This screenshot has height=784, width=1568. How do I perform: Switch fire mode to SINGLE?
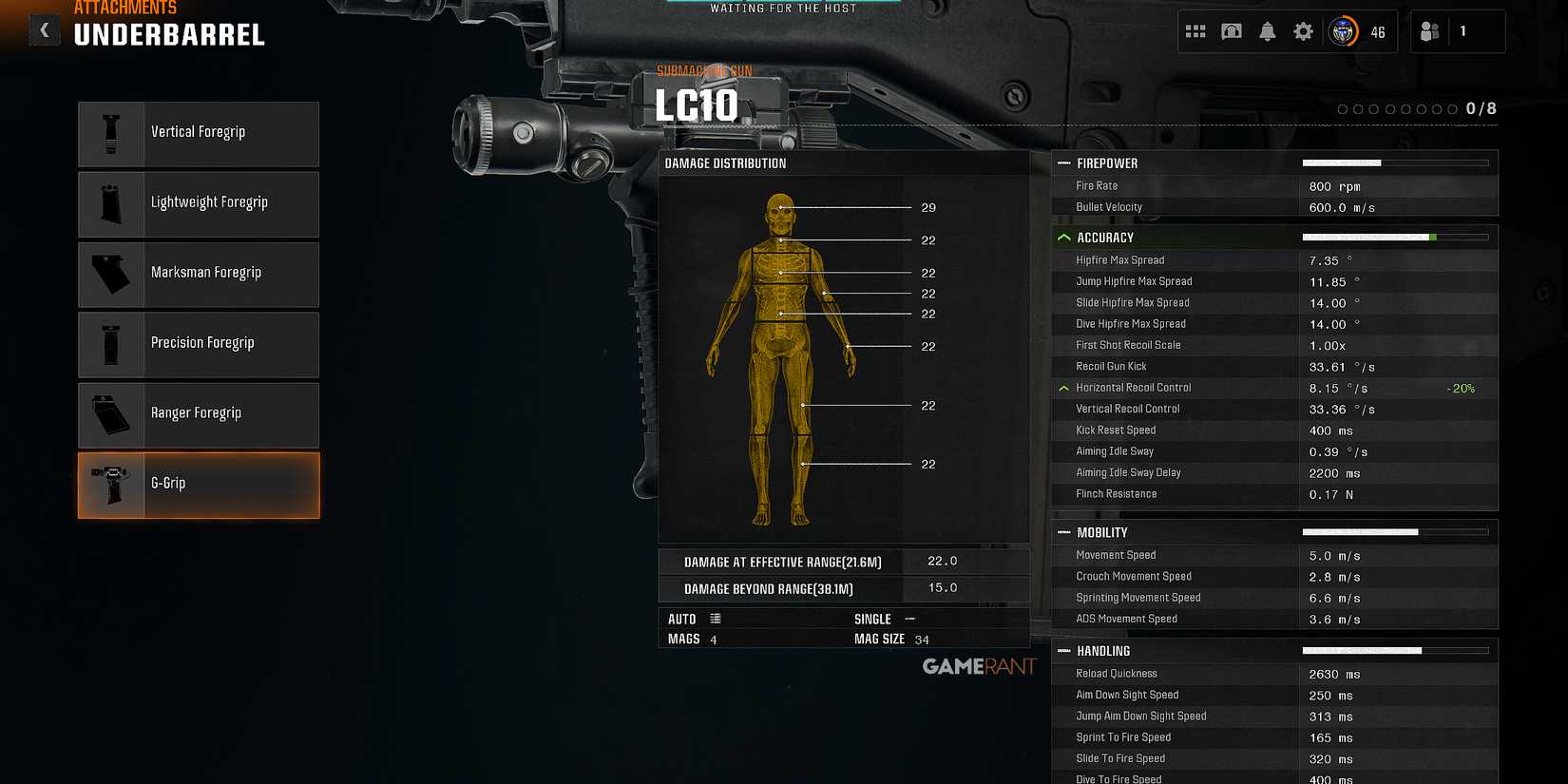pyautogui.click(x=872, y=619)
